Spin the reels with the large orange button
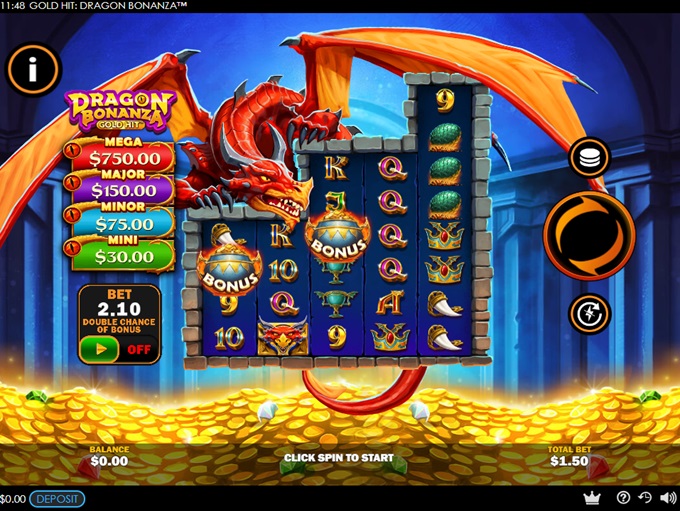This screenshot has height=511, width=680. click(589, 235)
